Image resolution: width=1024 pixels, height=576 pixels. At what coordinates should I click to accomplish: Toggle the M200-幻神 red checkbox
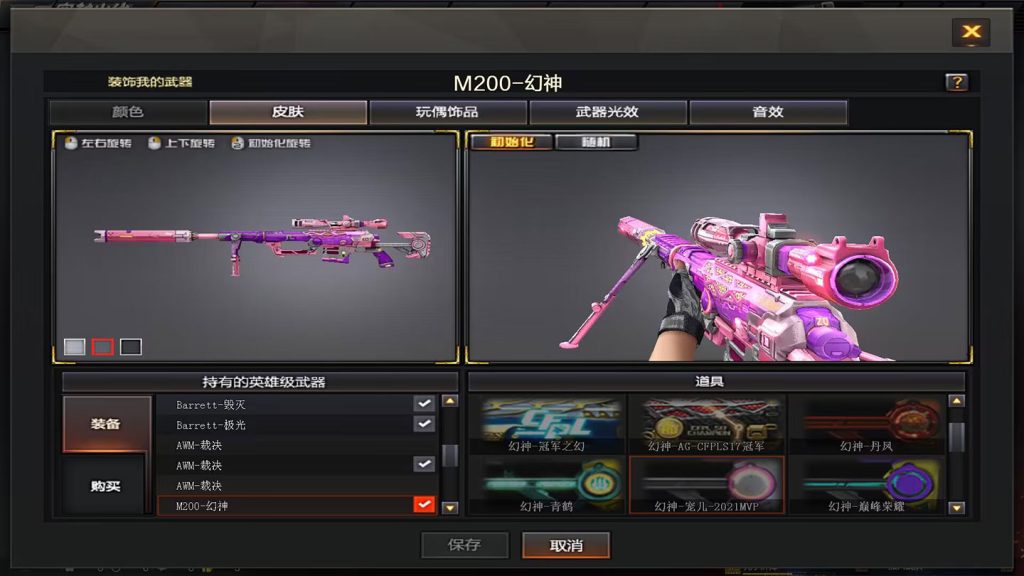[x=424, y=505]
